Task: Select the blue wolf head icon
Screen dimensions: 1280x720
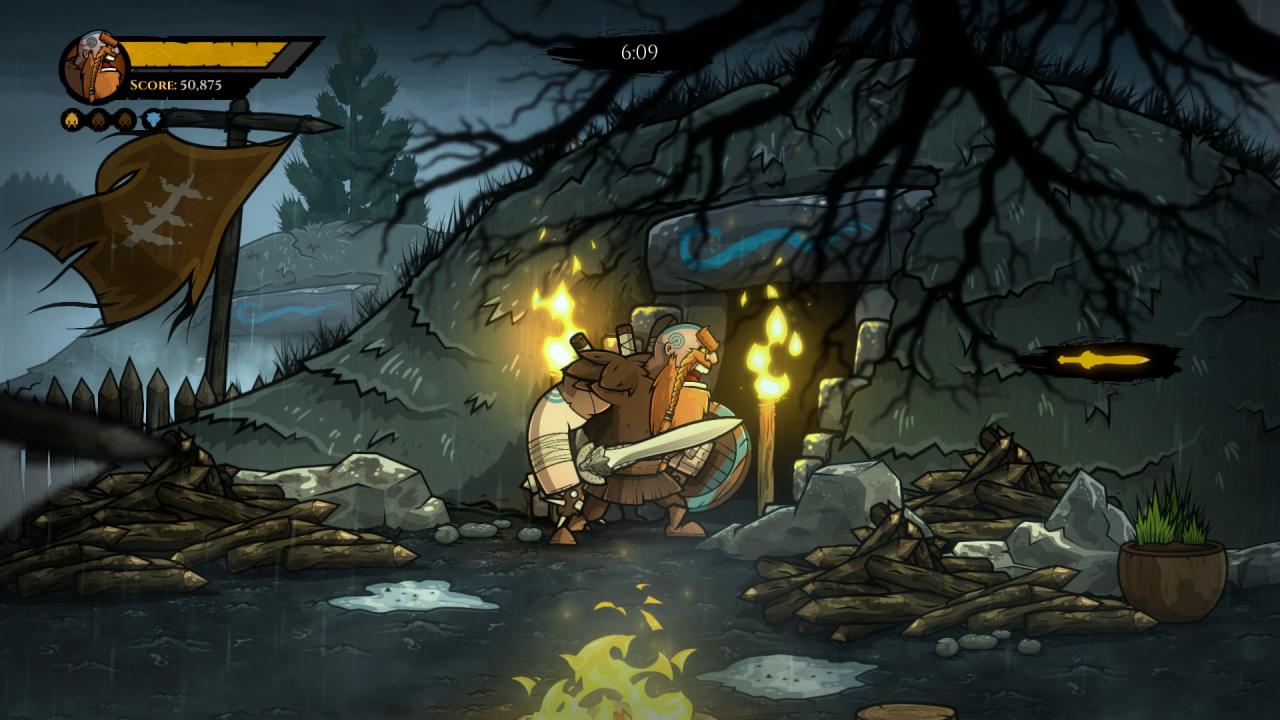Action: (x=152, y=120)
